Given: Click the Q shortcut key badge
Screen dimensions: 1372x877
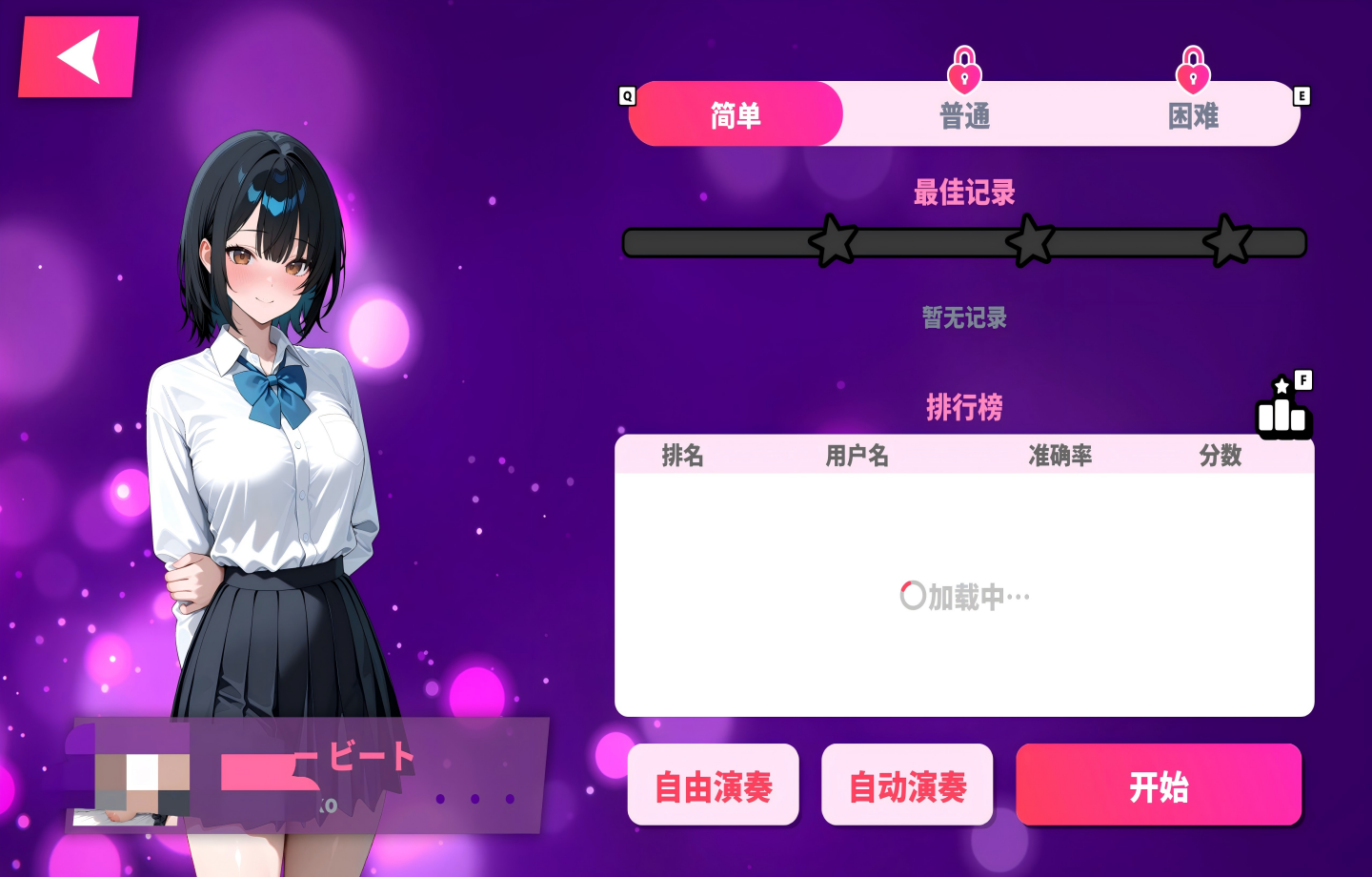Looking at the screenshot, I should [626, 95].
